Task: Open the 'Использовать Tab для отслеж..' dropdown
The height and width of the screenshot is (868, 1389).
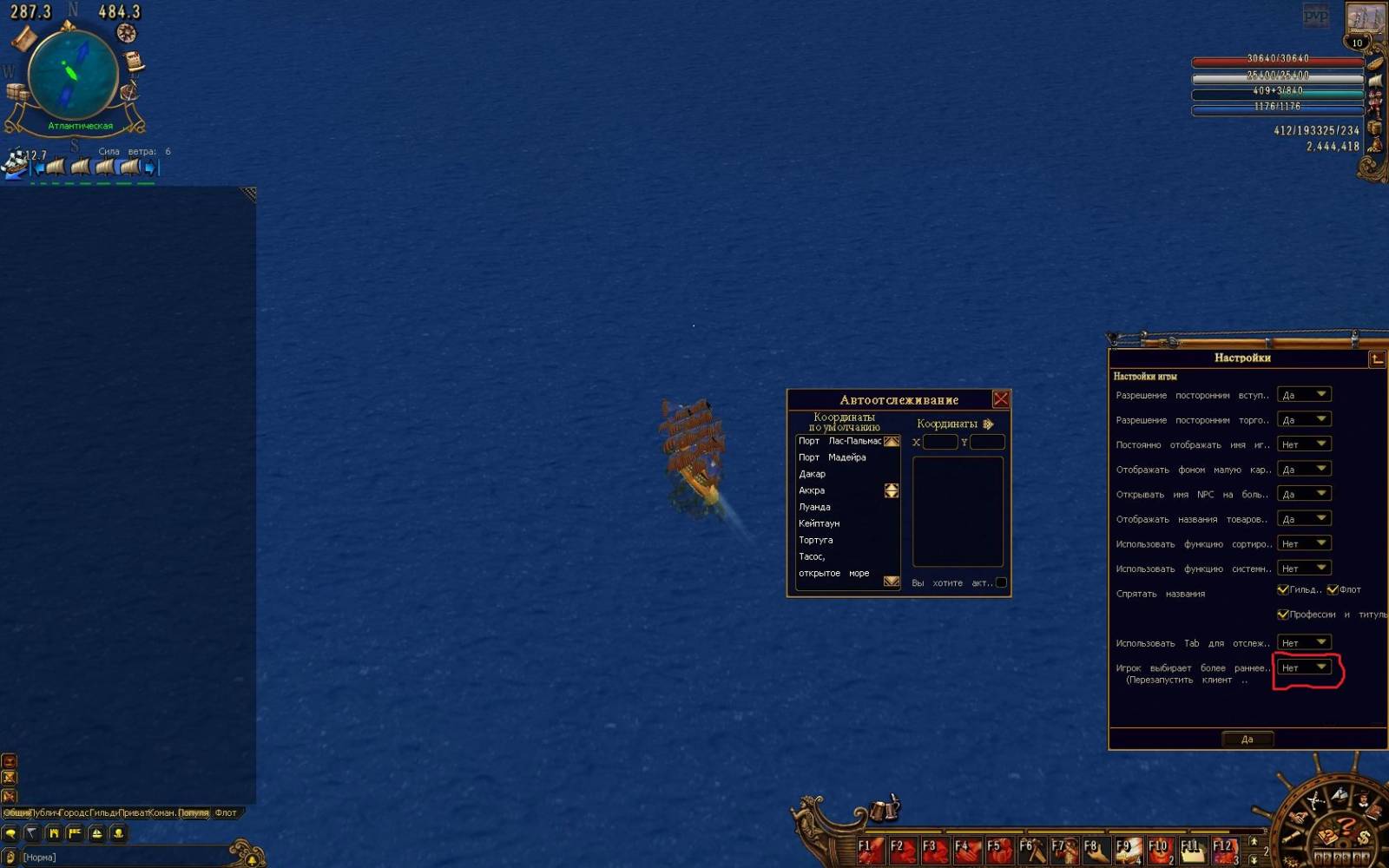Action: click(1304, 642)
